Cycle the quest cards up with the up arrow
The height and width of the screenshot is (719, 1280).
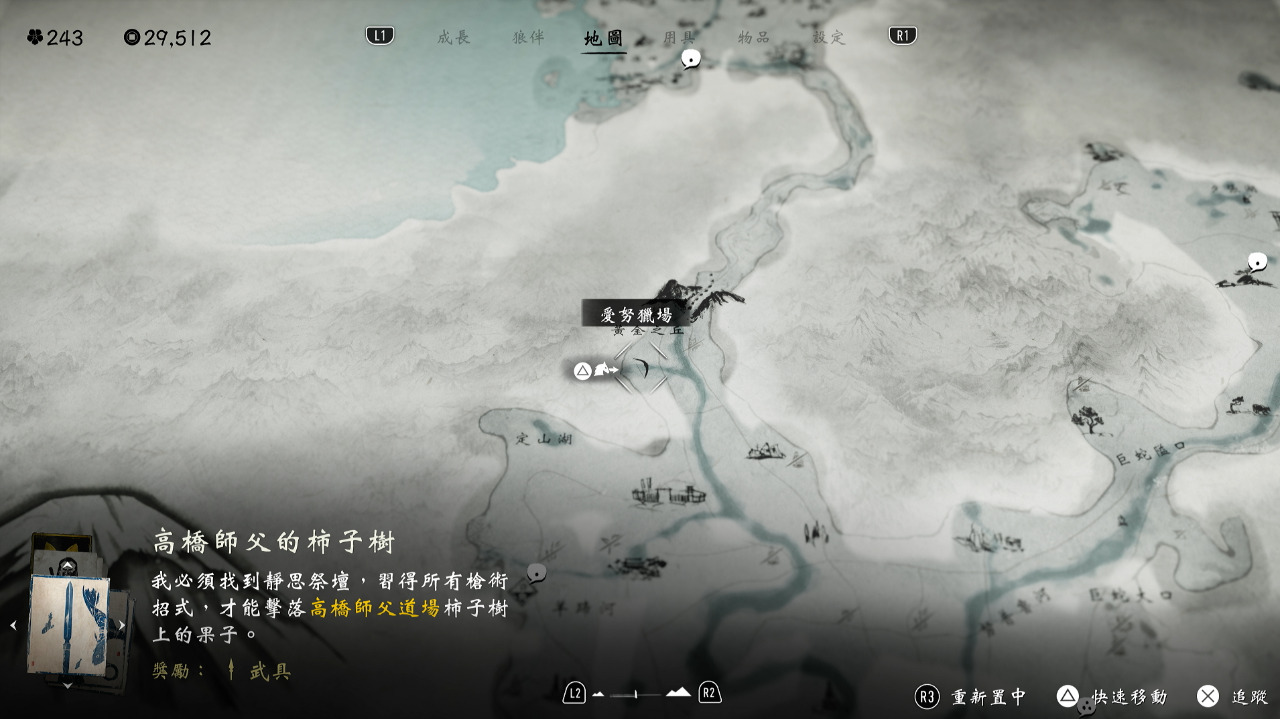point(67,566)
